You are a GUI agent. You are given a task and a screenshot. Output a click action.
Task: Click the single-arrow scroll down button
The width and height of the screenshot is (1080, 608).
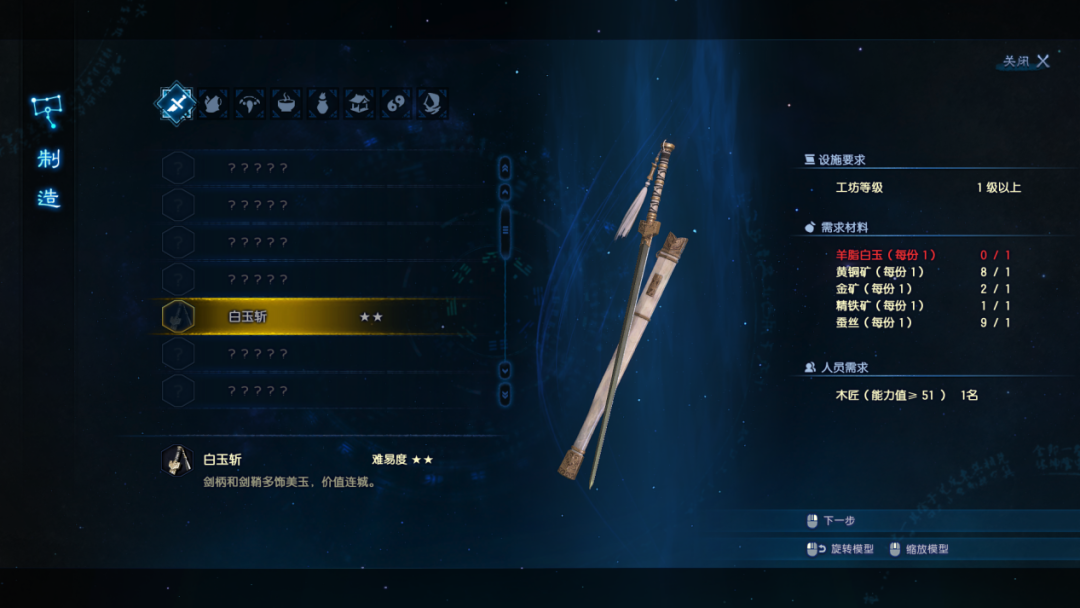[x=505, y=370]
